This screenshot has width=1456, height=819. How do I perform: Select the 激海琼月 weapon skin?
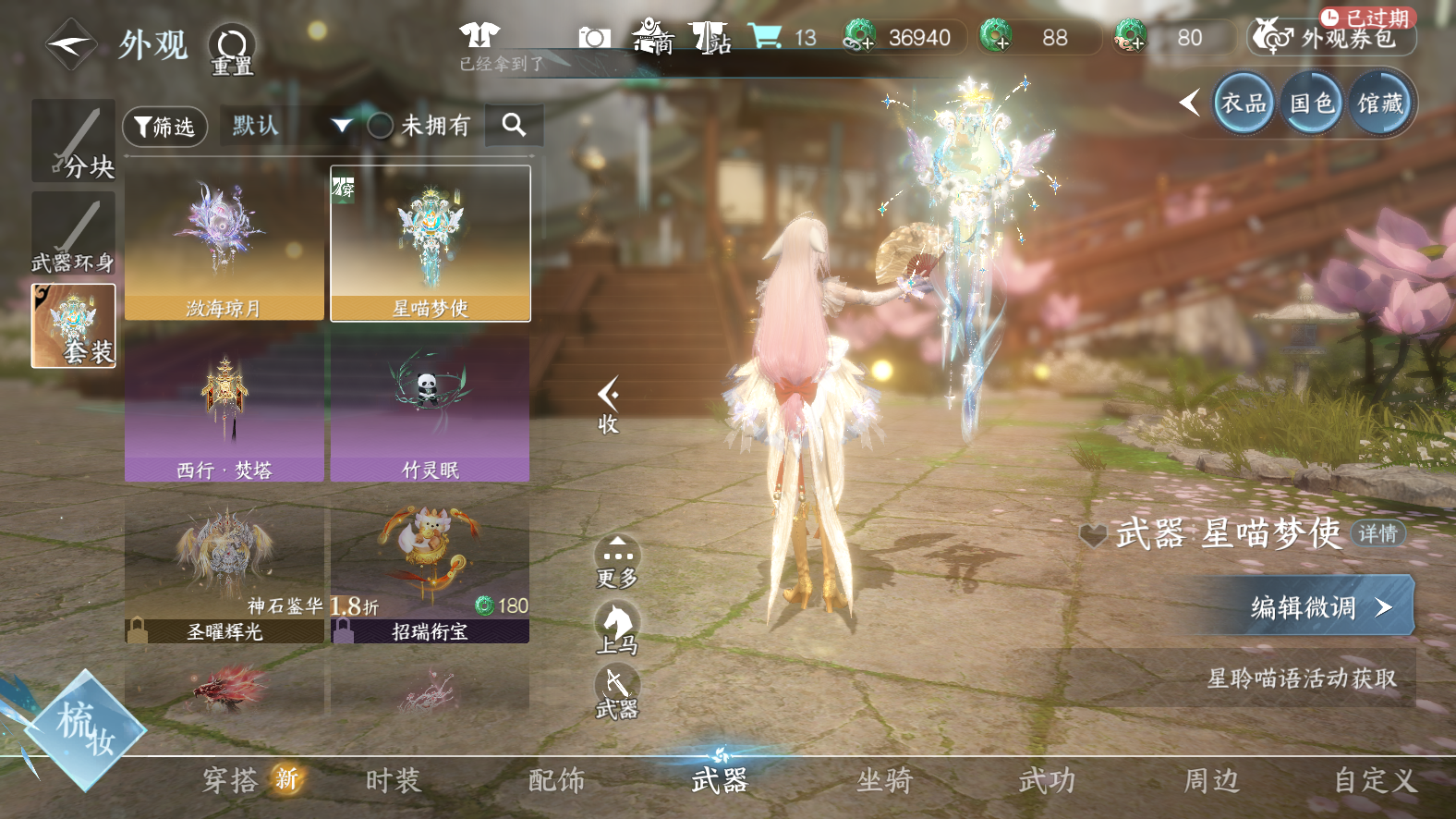click(x=224, y=244)
